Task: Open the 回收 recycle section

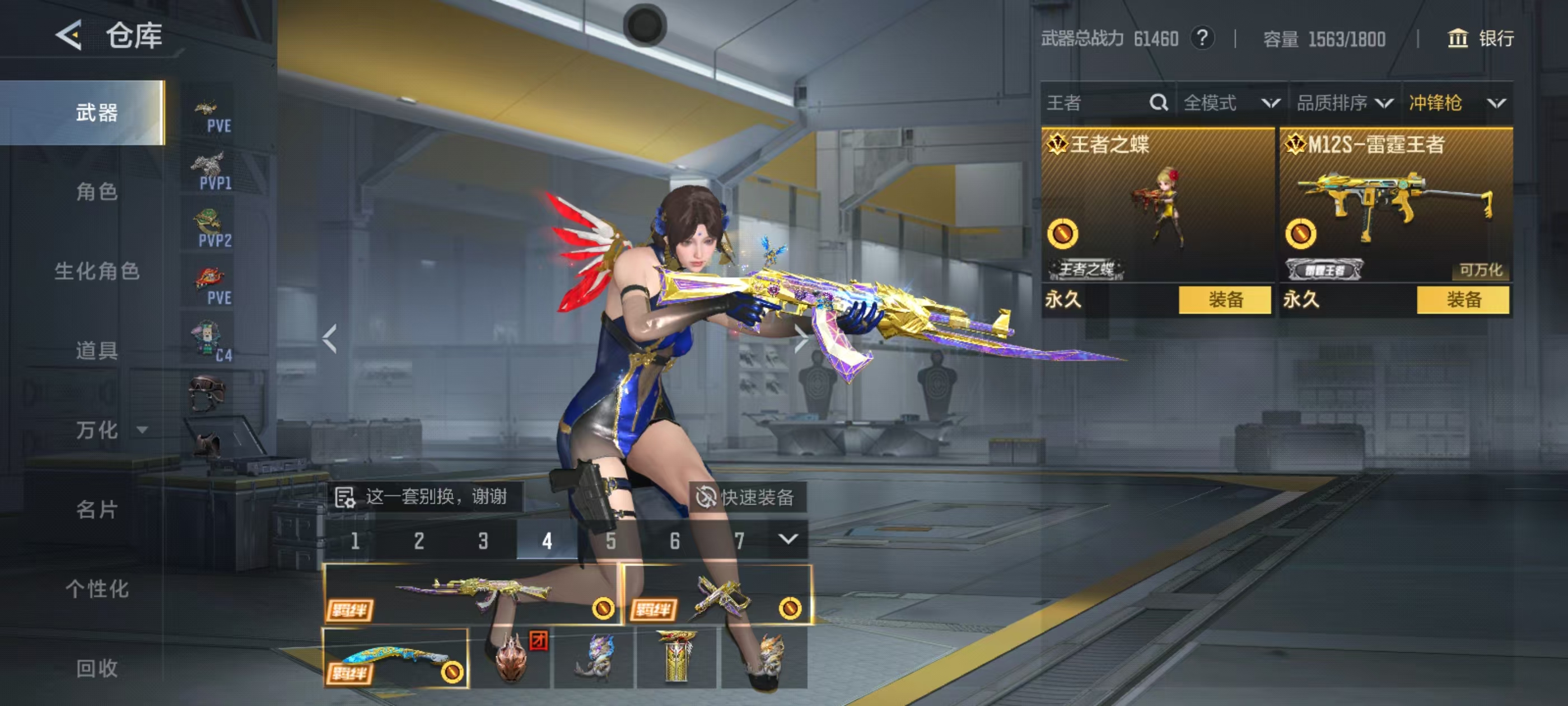Action: click(96, 668)
